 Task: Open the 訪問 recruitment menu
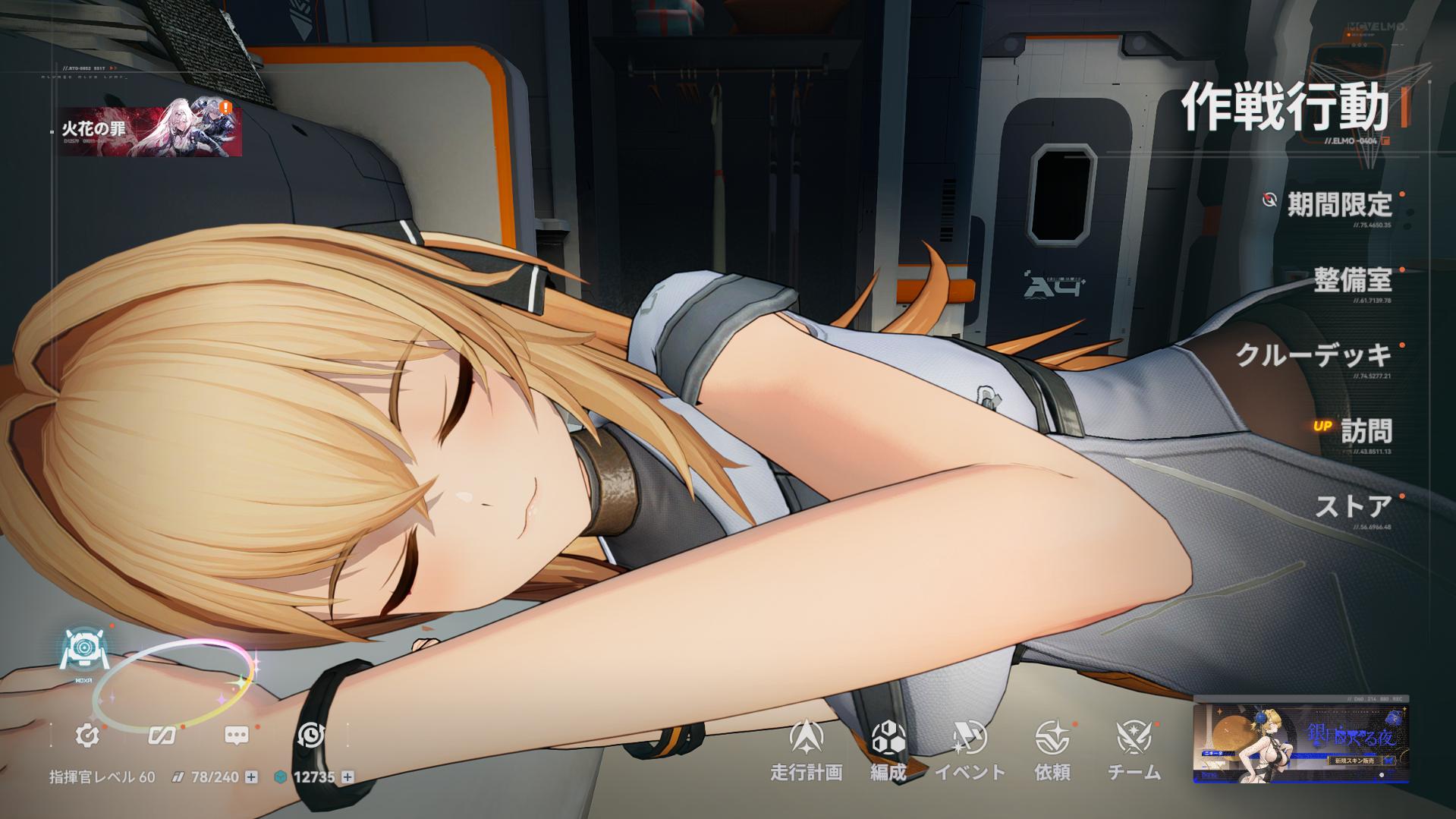1366,431
